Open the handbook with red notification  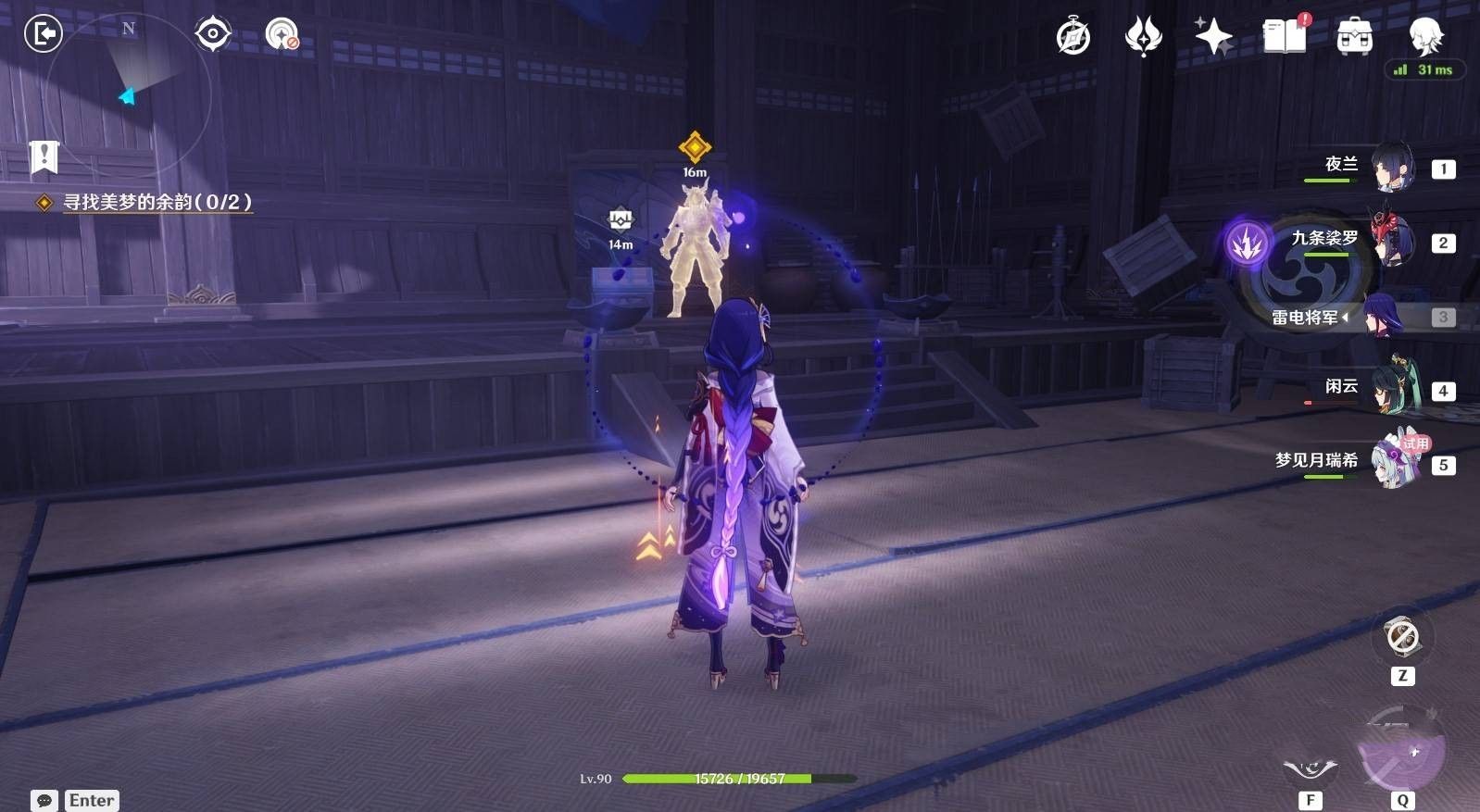[1285, 37]
